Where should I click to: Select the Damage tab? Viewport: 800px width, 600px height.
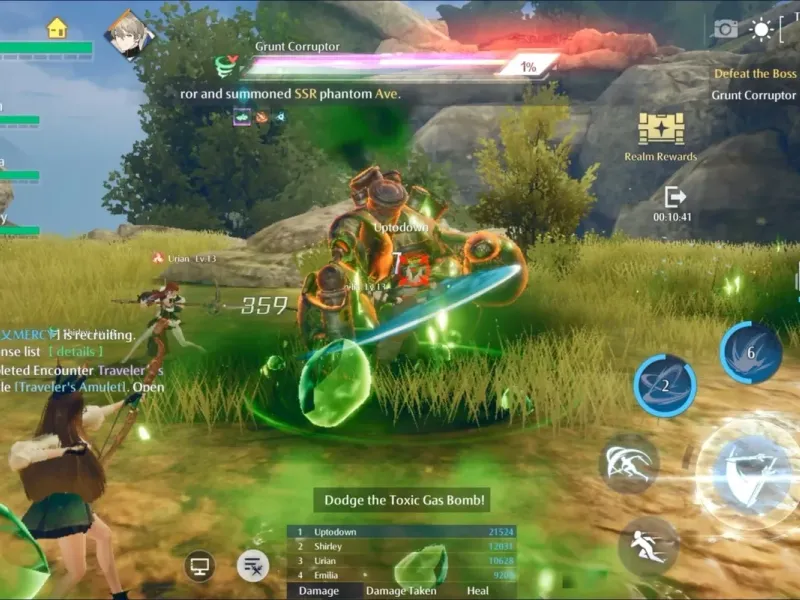point(320,591)
